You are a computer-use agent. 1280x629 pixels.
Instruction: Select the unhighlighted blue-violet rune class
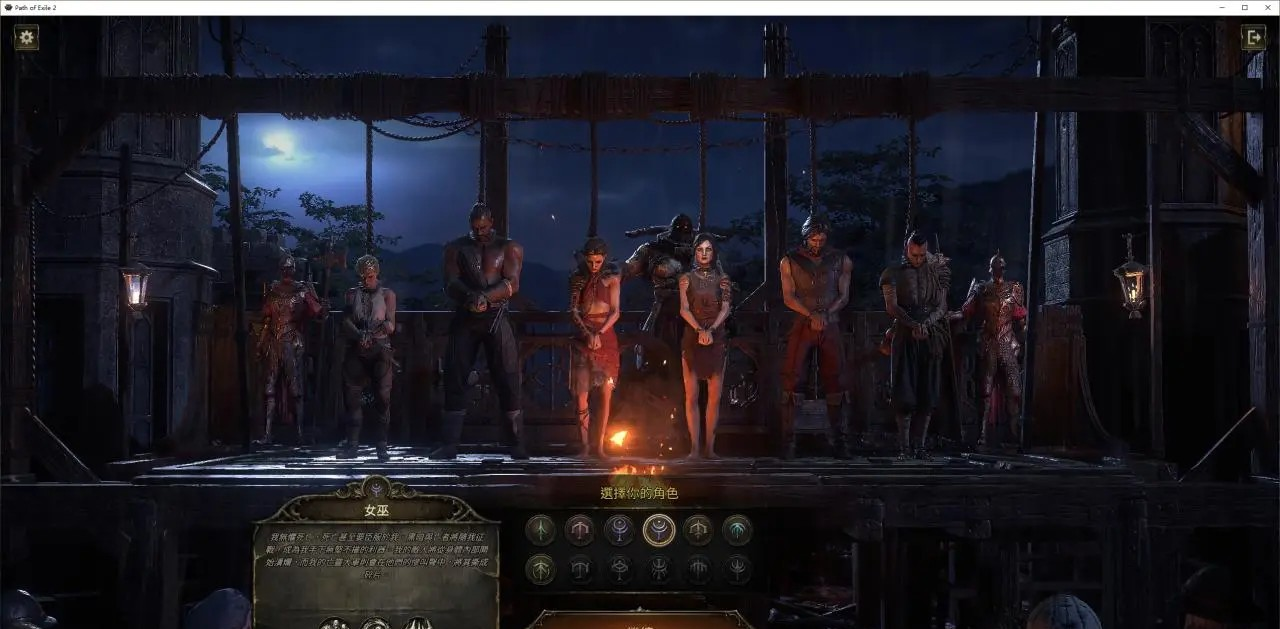pyautogui.click(x=619, y=529)
